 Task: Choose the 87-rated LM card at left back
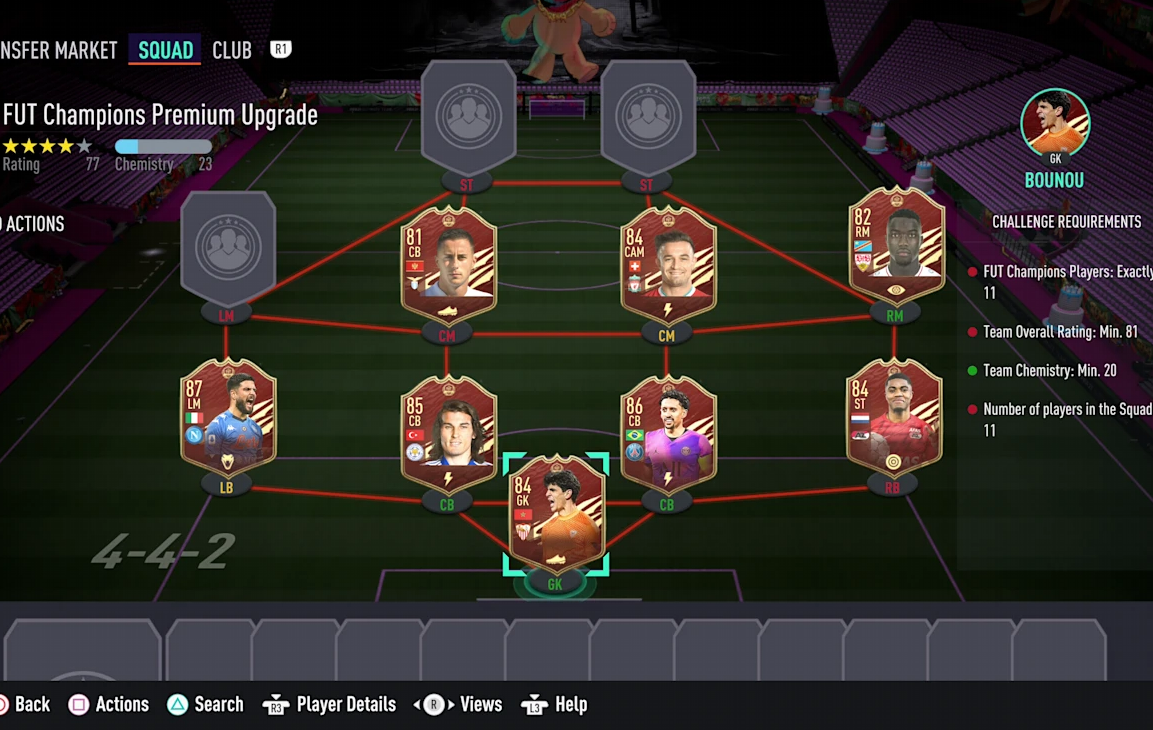(x=228, y=417)
